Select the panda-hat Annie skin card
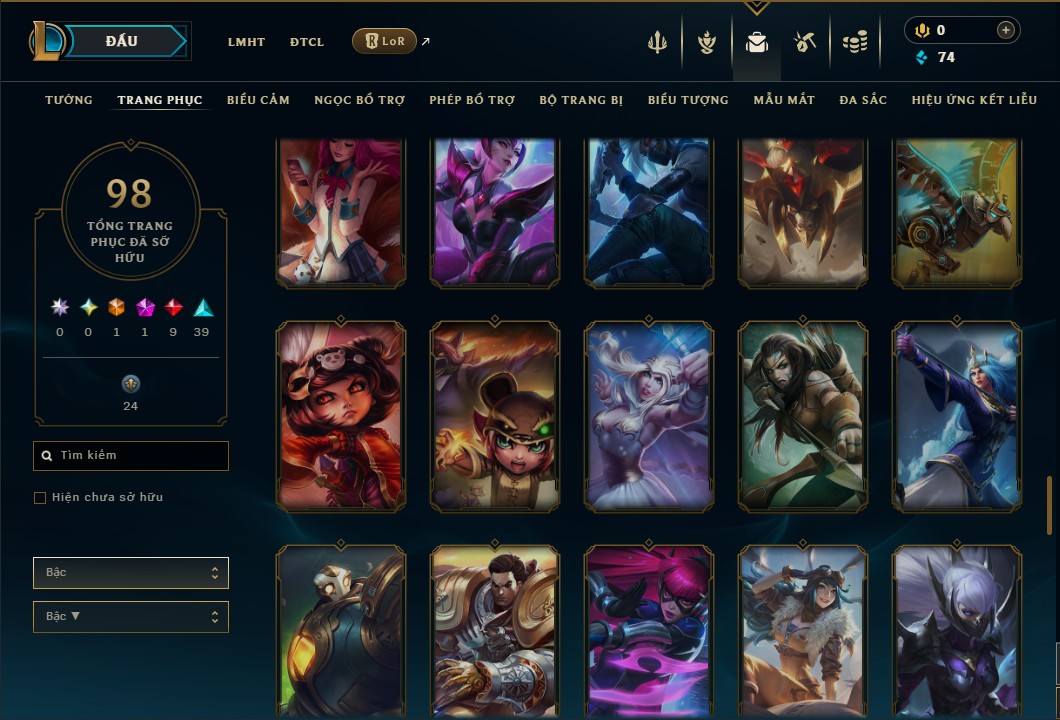Viewport: 1060px width, 720px height. pos(341,414)
